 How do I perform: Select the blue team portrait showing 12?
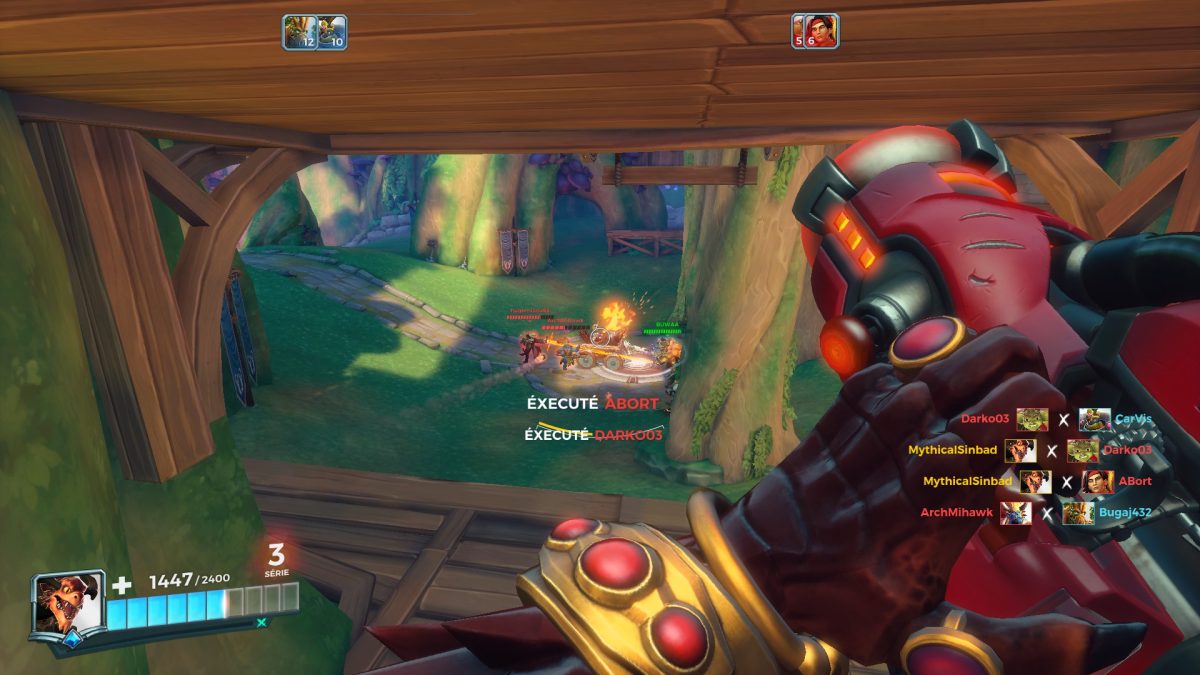(299, 32)
